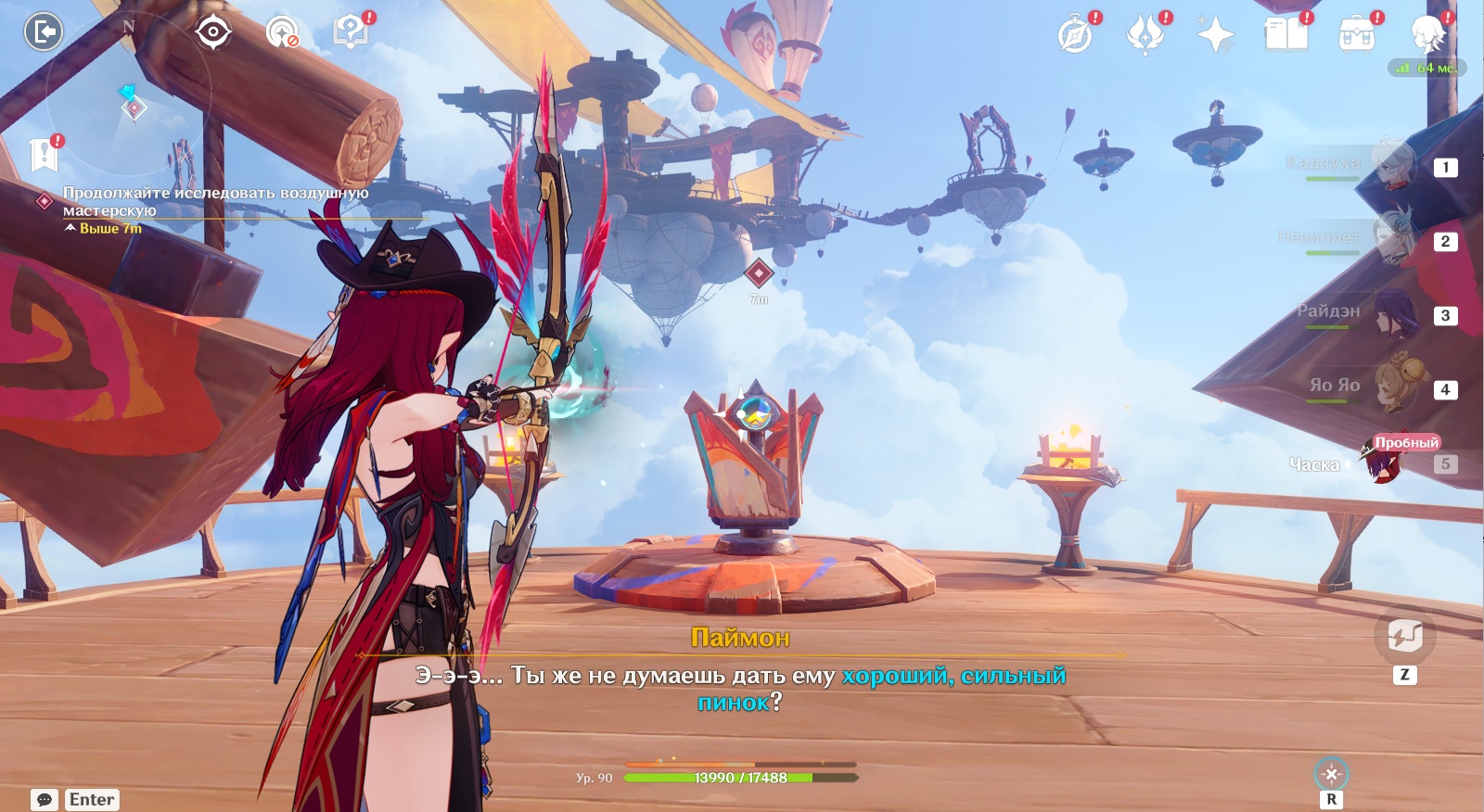Open the compass events icon
This screenshot has height=812, width=1484.
coord(1075,35)
